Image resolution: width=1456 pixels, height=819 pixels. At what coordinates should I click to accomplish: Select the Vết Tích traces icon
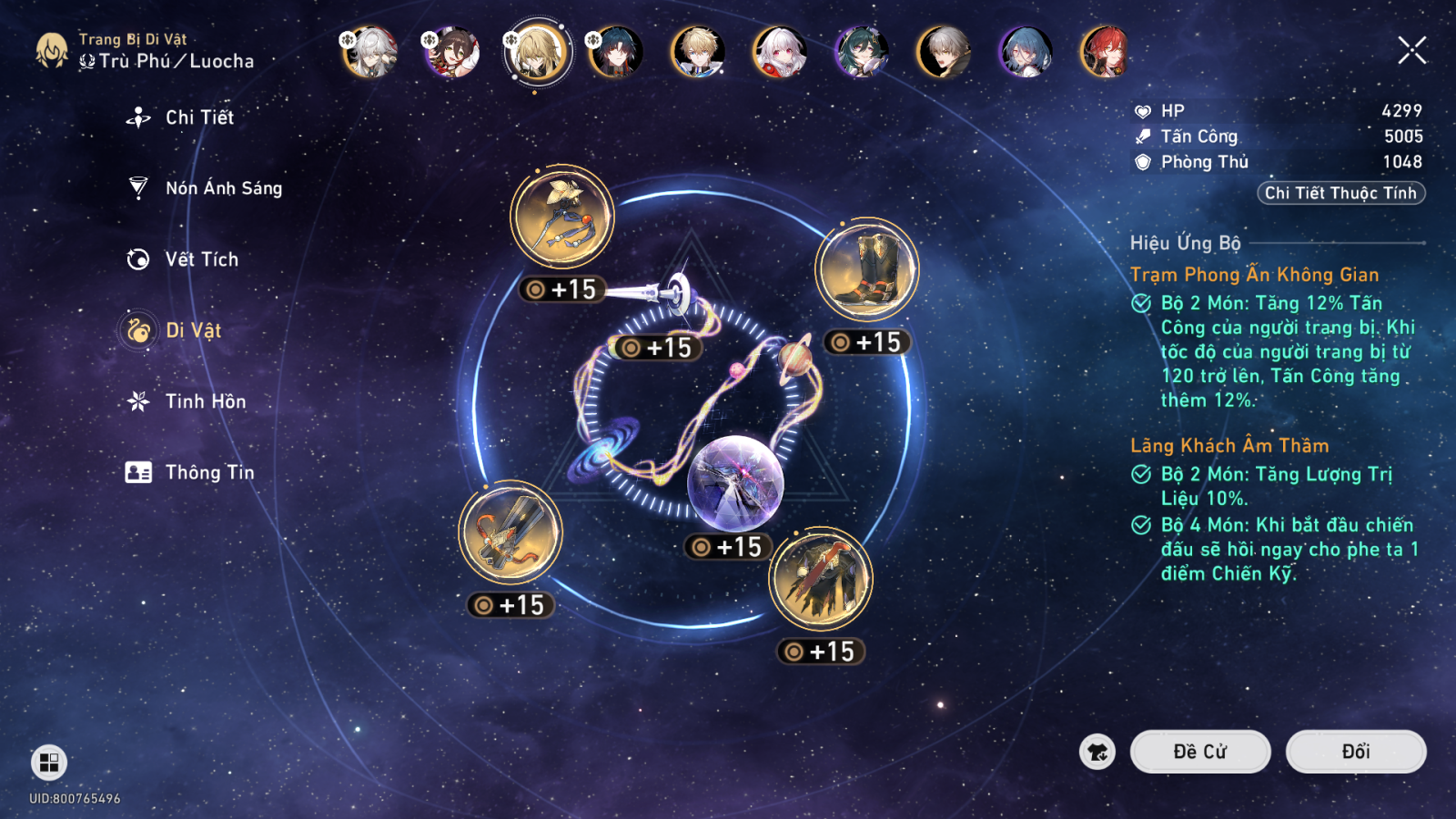point(199,259)
